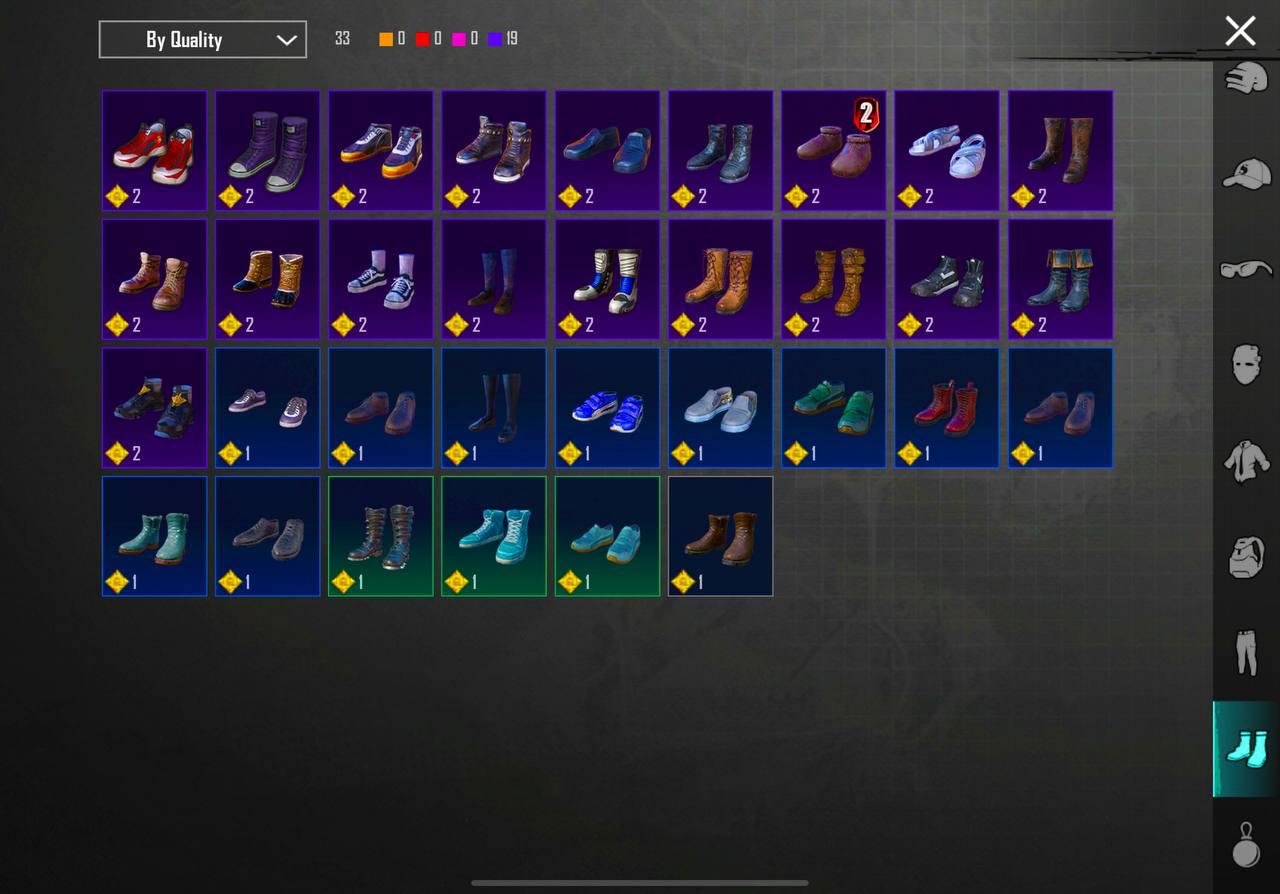Select the brown boots with the x2 badge
This screenshot has width=1280, height=894.
coord(833,150)
